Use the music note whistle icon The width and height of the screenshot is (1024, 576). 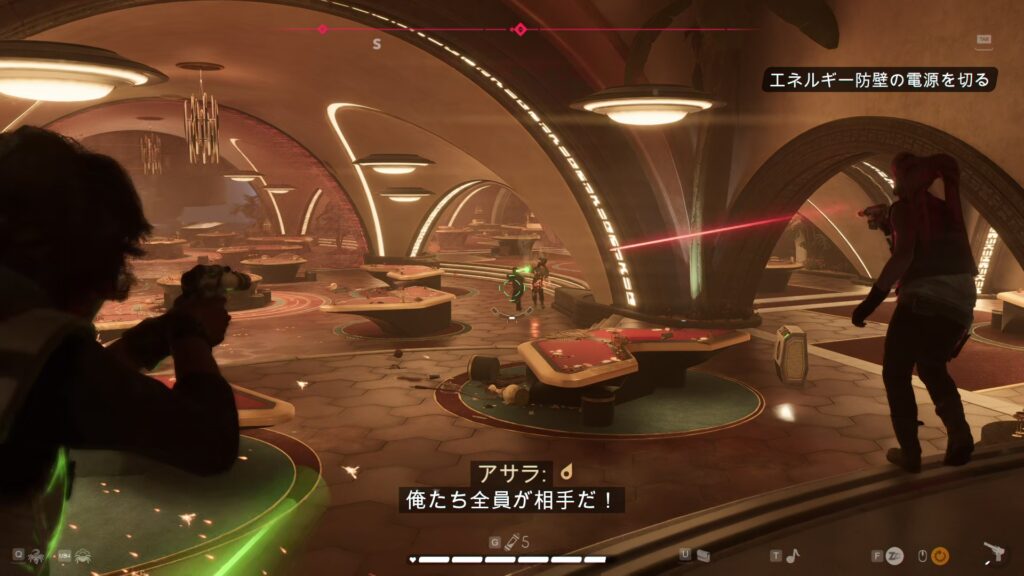click(793, 555)
